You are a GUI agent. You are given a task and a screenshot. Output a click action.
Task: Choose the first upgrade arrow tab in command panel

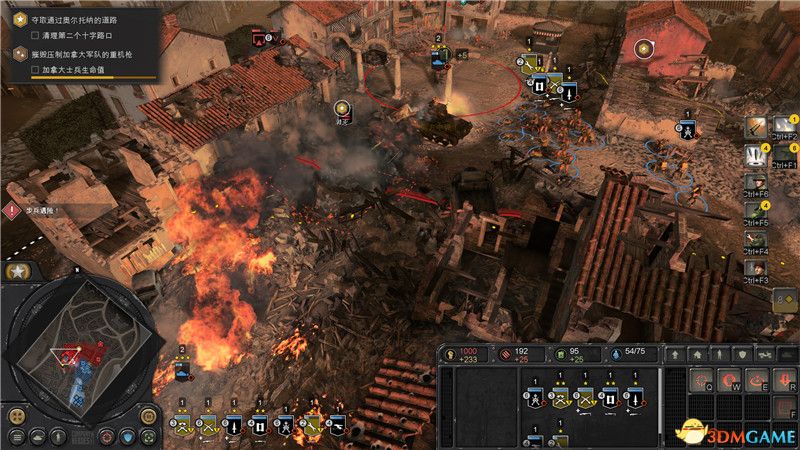[x=677, y=354]
